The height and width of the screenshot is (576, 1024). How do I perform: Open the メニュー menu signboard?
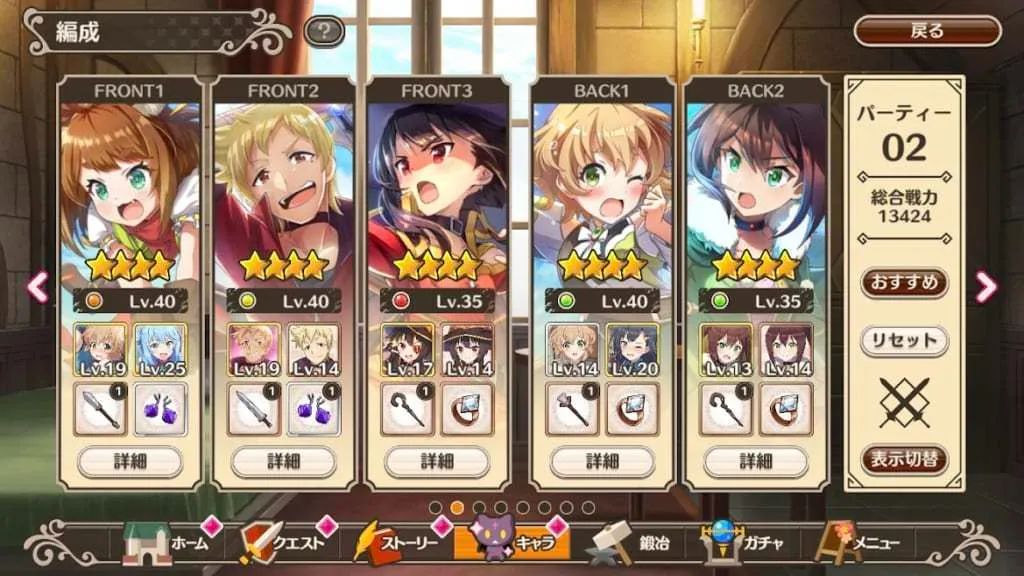click(x=858, y=544)
